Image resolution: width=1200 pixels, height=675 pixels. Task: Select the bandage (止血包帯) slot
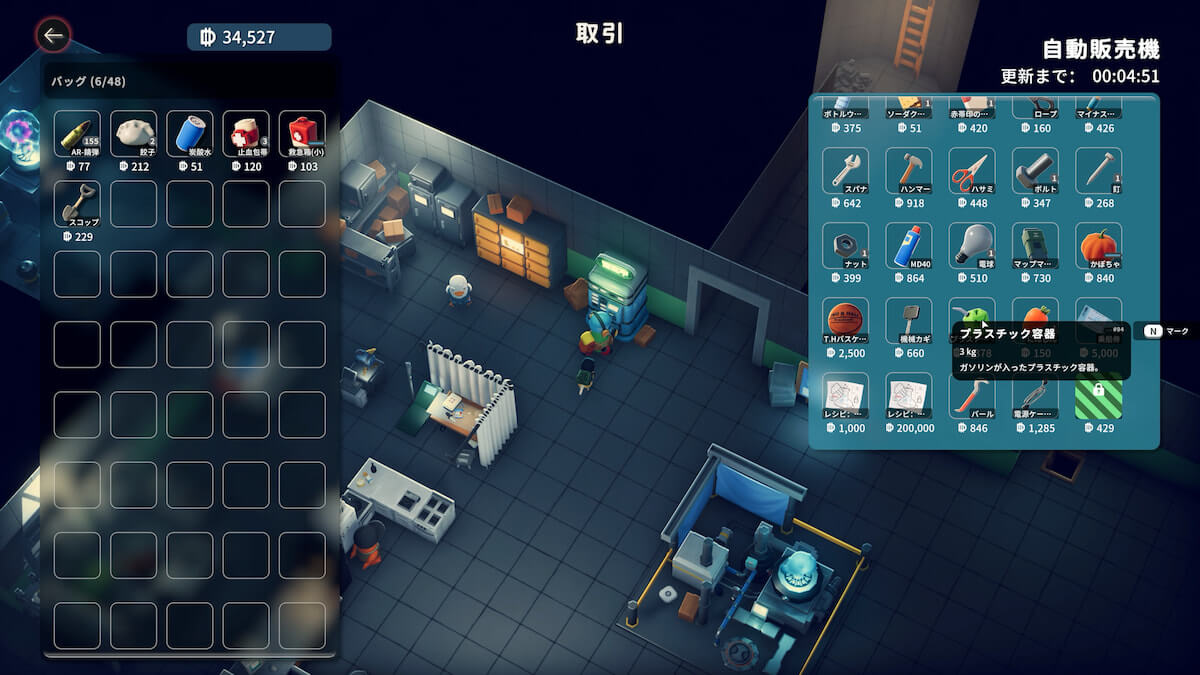click(x=245, y=134)
